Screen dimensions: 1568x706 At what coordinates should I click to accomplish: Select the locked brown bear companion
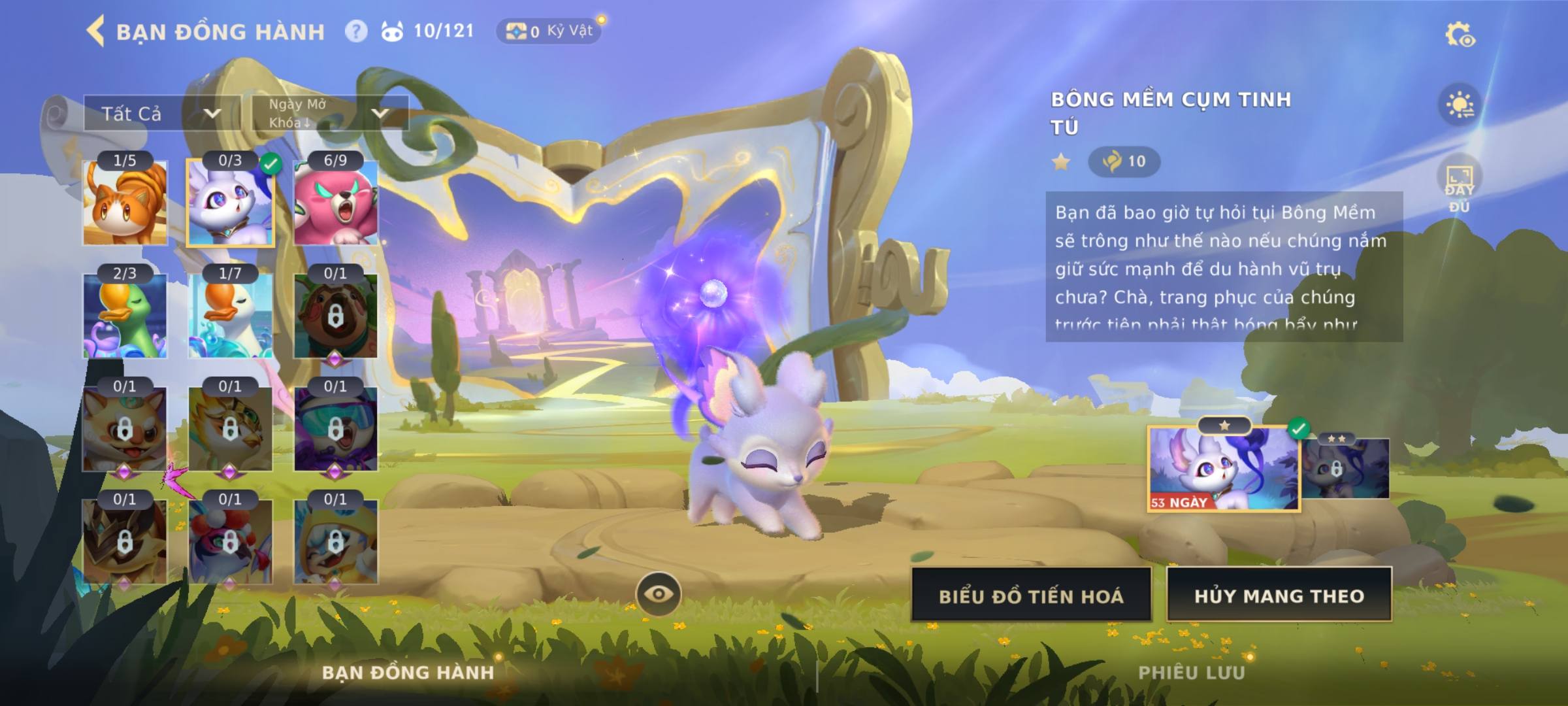click(x=336, y=316)
